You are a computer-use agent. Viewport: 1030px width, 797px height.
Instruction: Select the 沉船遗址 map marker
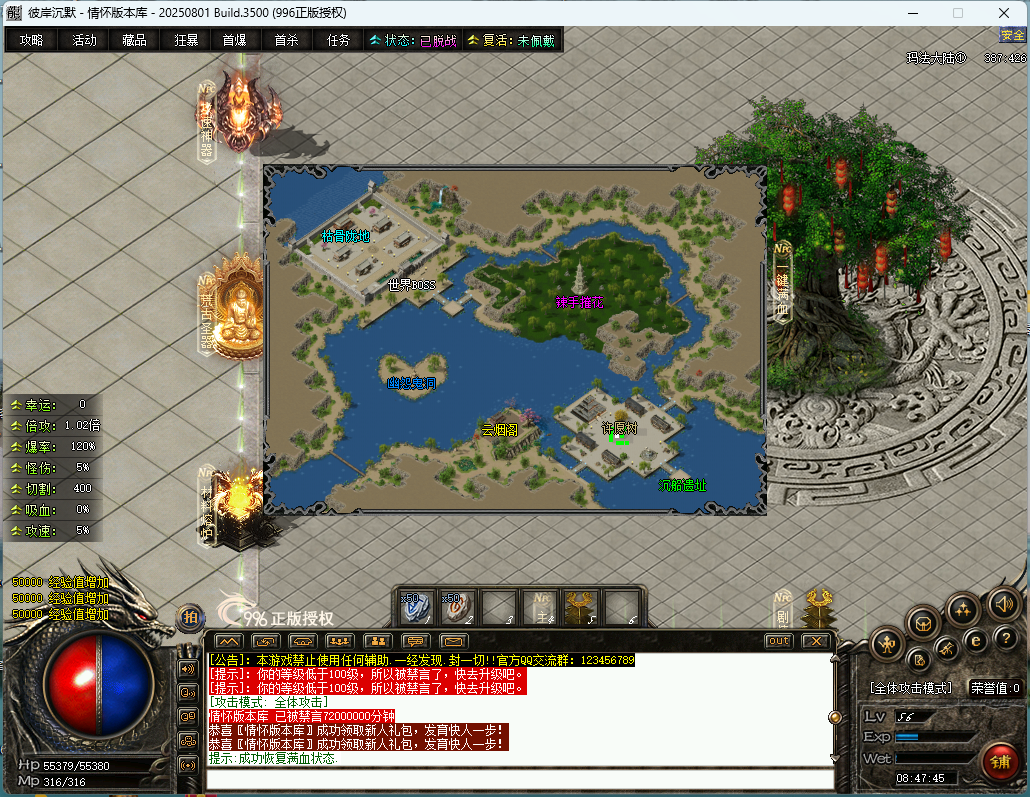pos(682,486)
